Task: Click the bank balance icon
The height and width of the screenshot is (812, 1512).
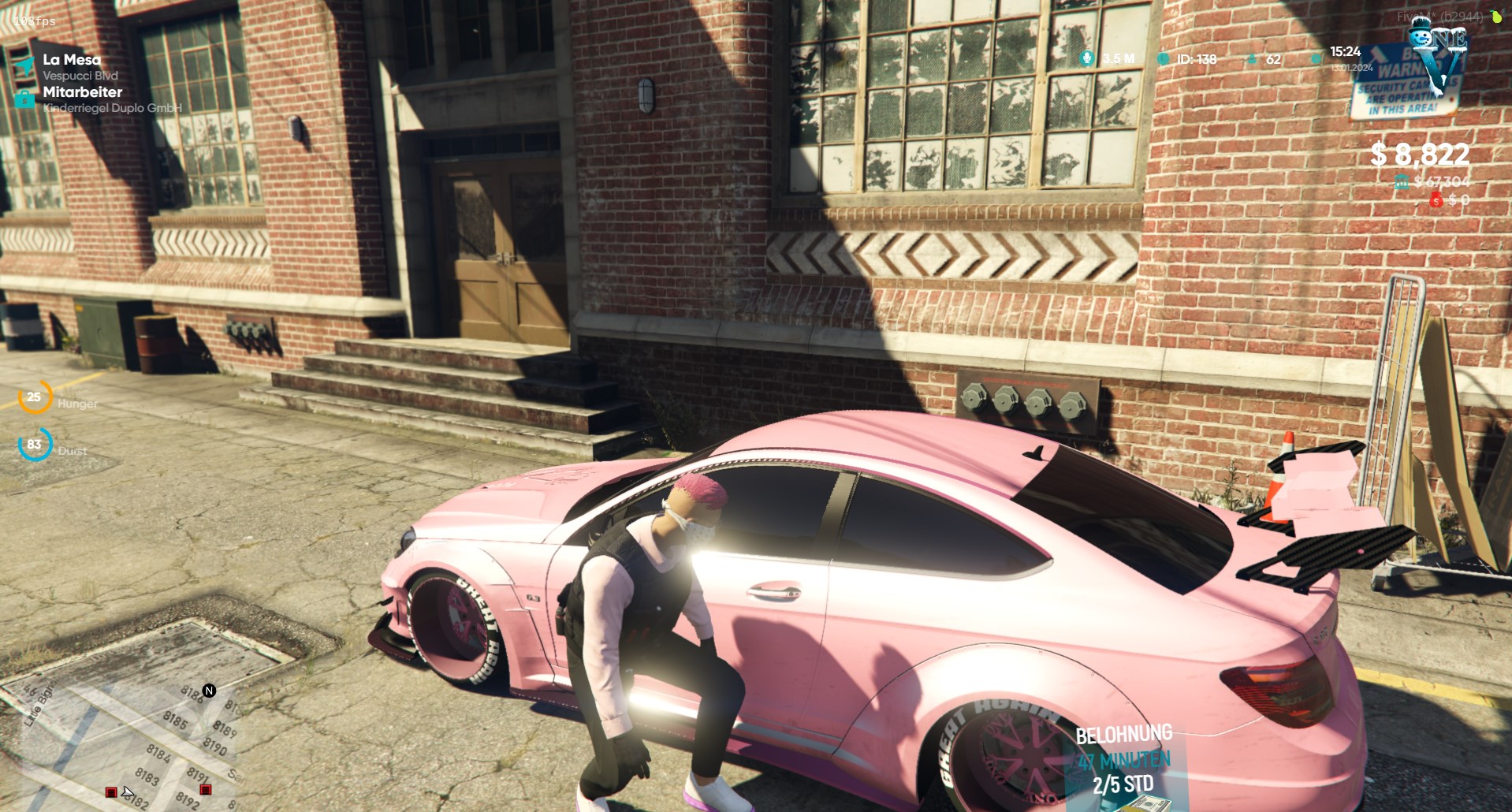Action: (x=1402, y=182)
